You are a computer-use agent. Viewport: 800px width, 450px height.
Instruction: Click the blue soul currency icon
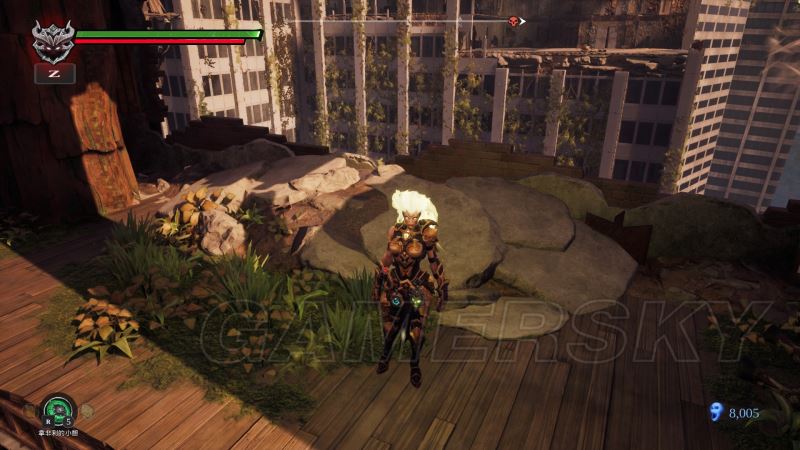[713, 412]
